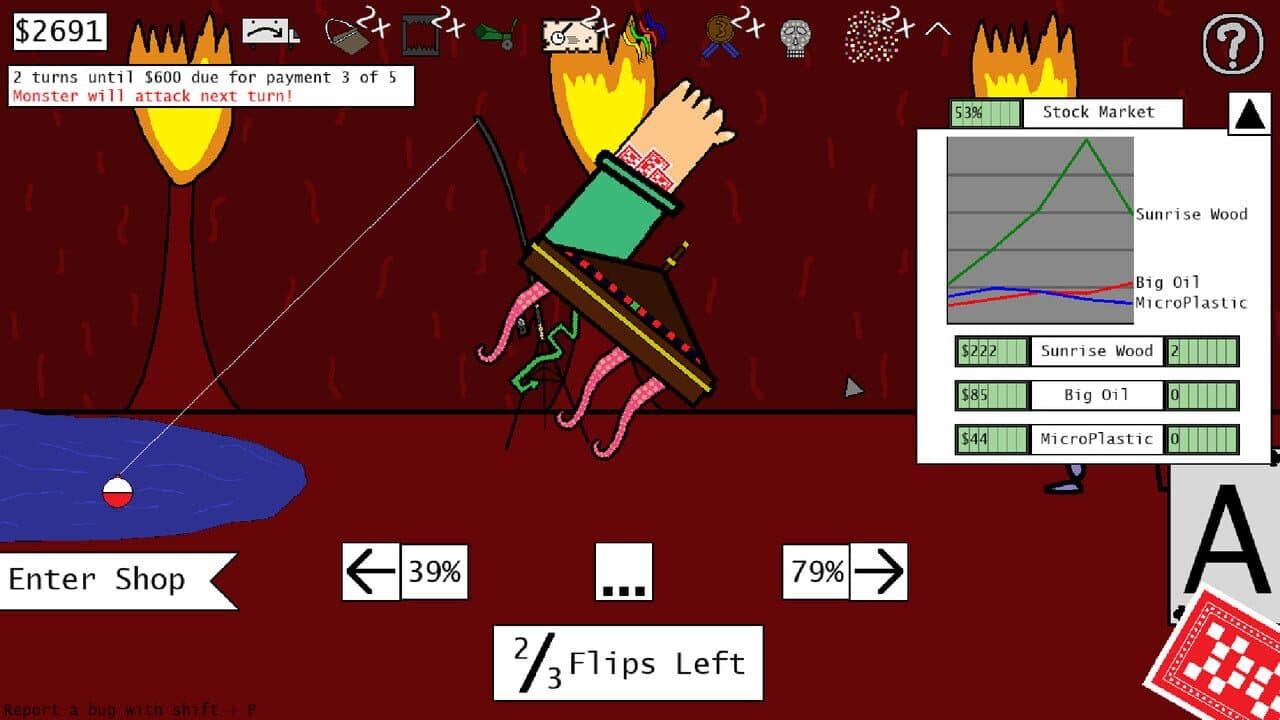The image size is (1280, 720).
Task: Select the Sunrise Wood stock row
Action: tap(1097, 351)
